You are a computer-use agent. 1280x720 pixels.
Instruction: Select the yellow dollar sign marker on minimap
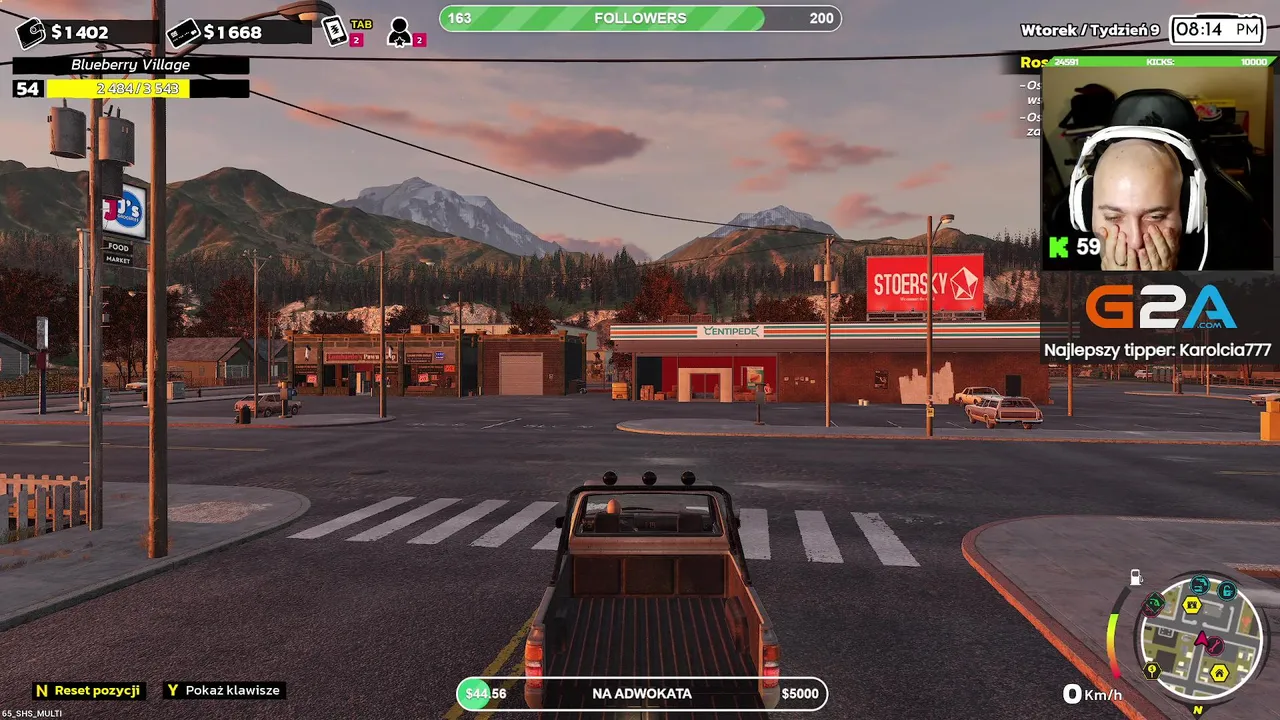click(x=1152, y=670)
